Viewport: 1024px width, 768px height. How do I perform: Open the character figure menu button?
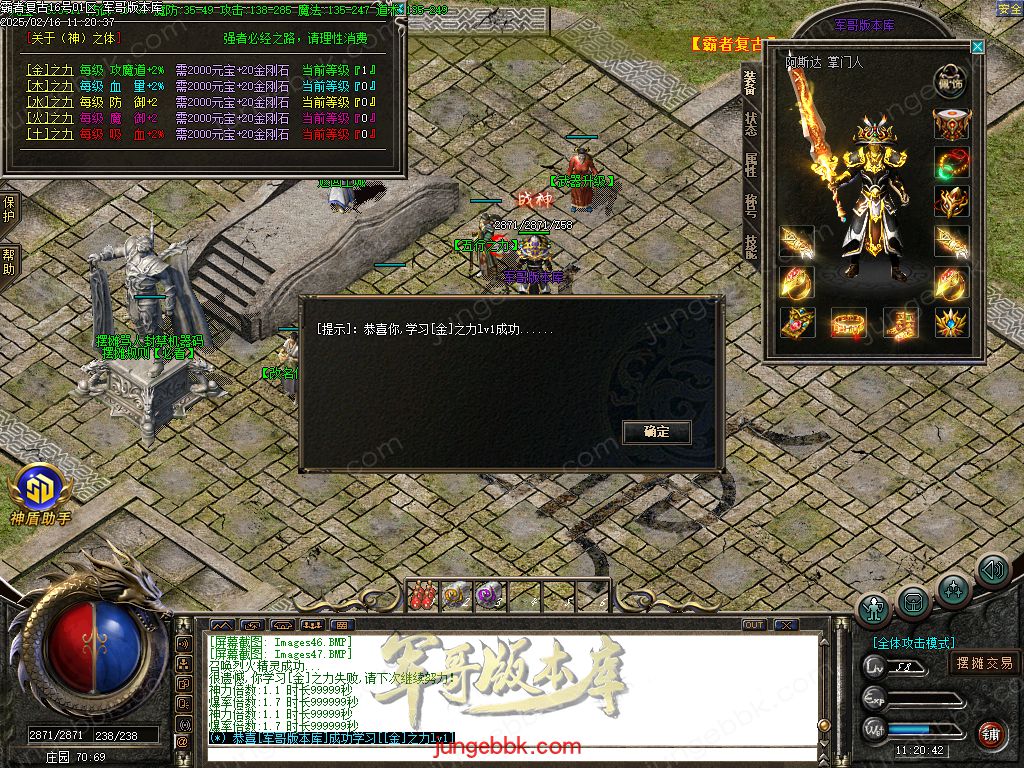[875, 609]
